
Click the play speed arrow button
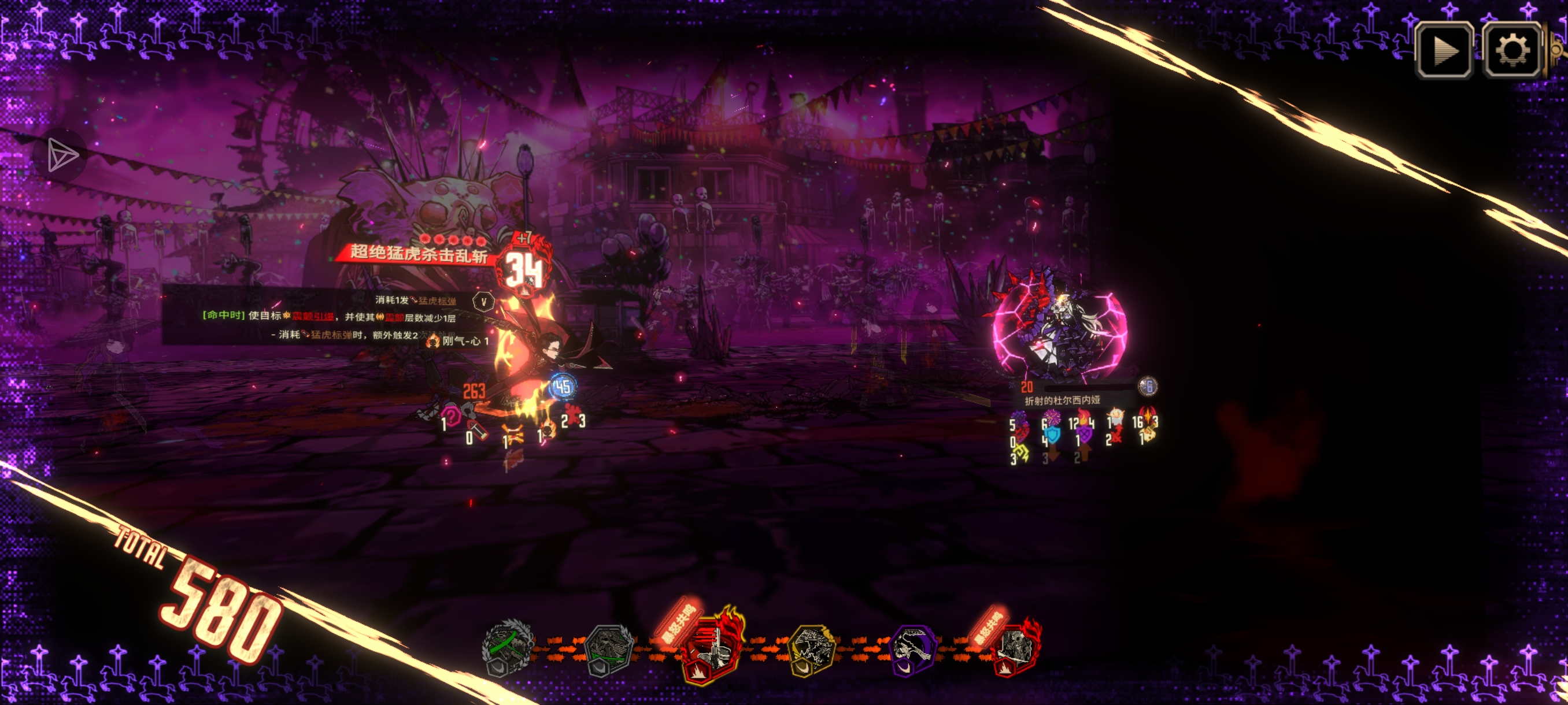coord(1444,50)
